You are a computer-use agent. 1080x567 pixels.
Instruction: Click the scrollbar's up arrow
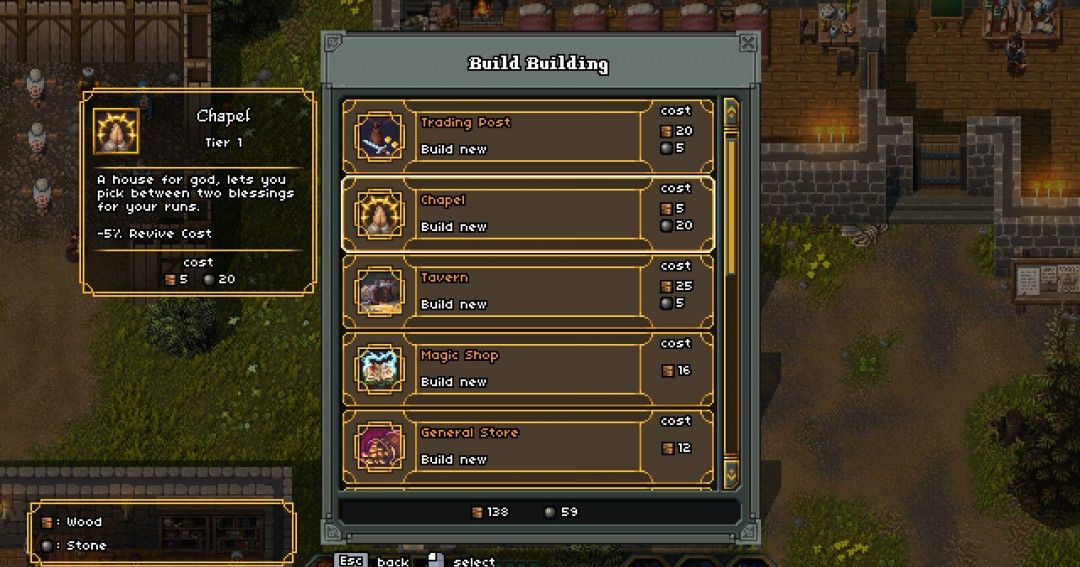pos(731,108)
